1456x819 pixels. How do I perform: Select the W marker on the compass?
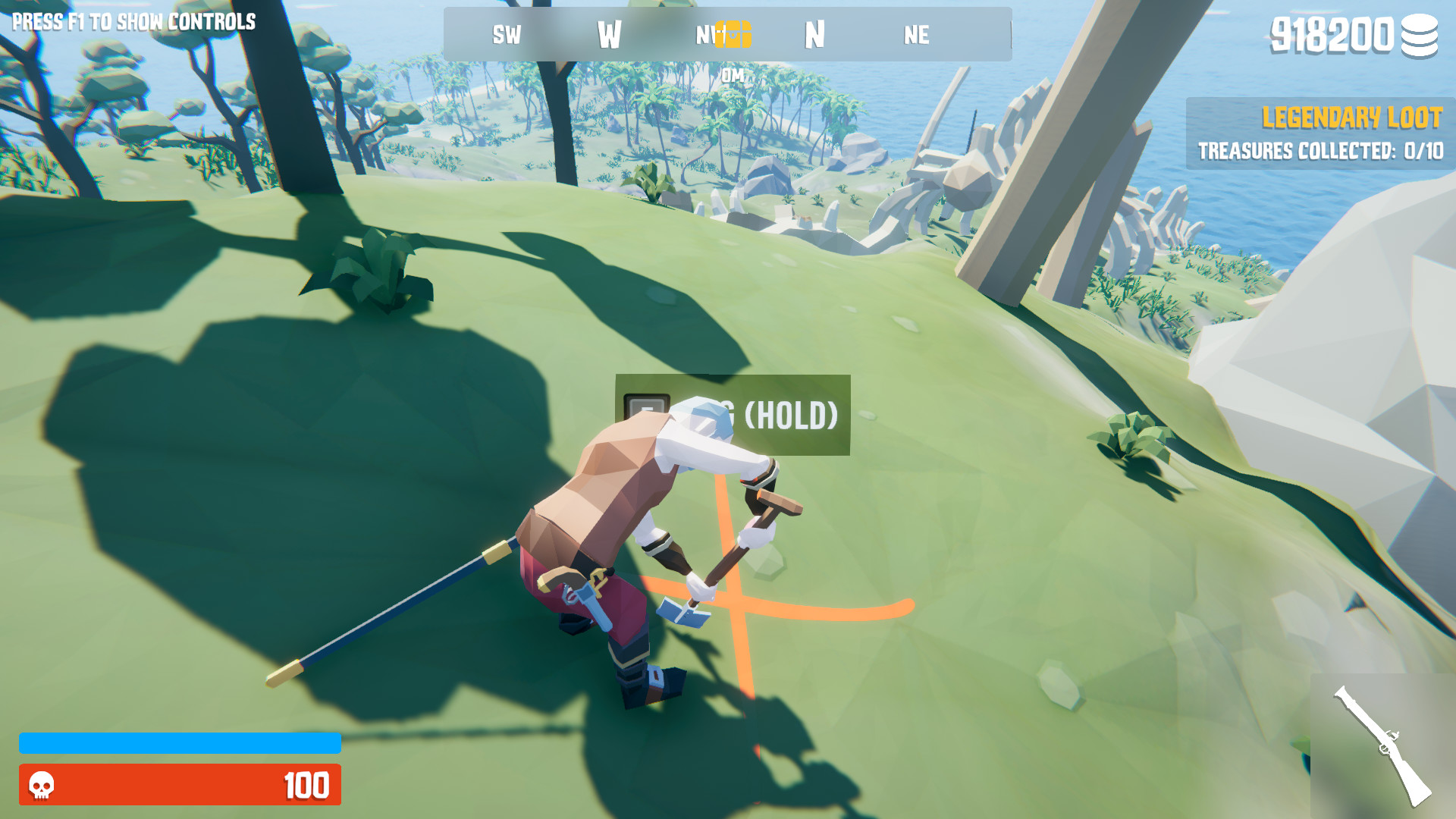tap(611, 34)
